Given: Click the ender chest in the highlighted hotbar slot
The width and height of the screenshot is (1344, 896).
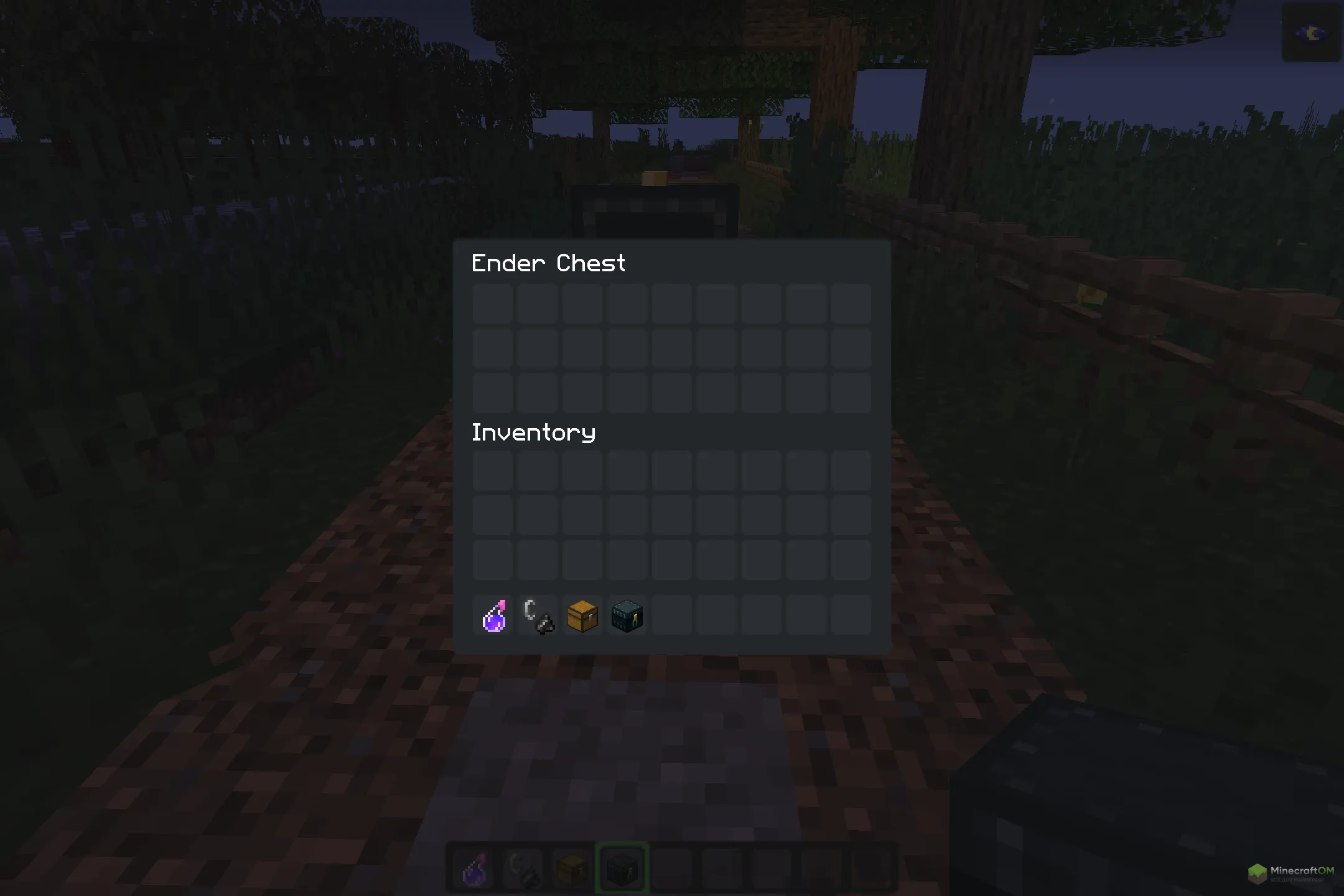Looking at the screenshot, I should (x=621, y=869).
